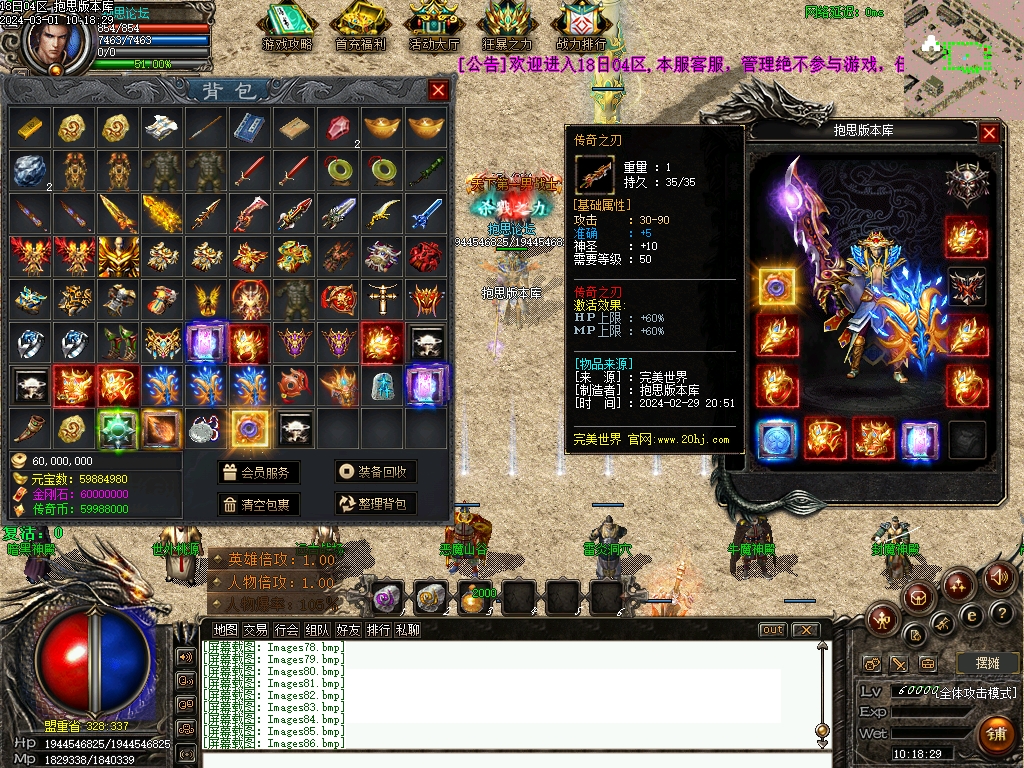Switch to the 行会 guild chat tab
Viewport: 1024px width, 768px height.
287,630
